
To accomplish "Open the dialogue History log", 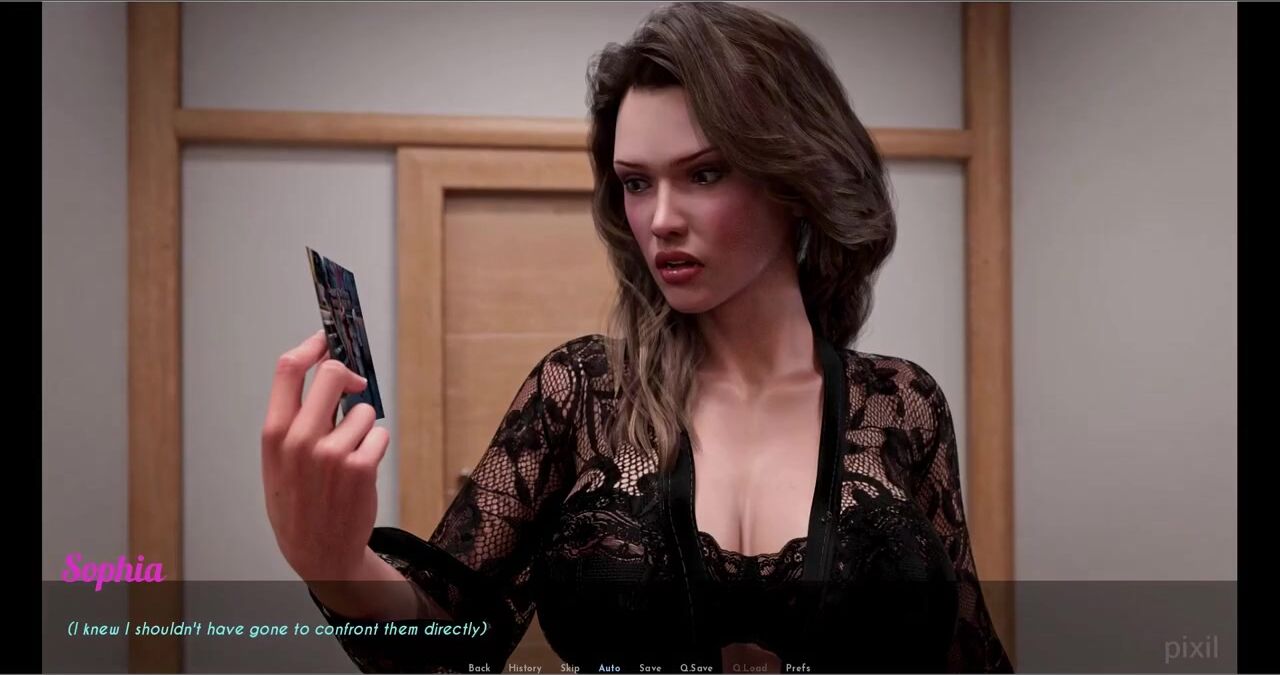I will coord(524,668).
